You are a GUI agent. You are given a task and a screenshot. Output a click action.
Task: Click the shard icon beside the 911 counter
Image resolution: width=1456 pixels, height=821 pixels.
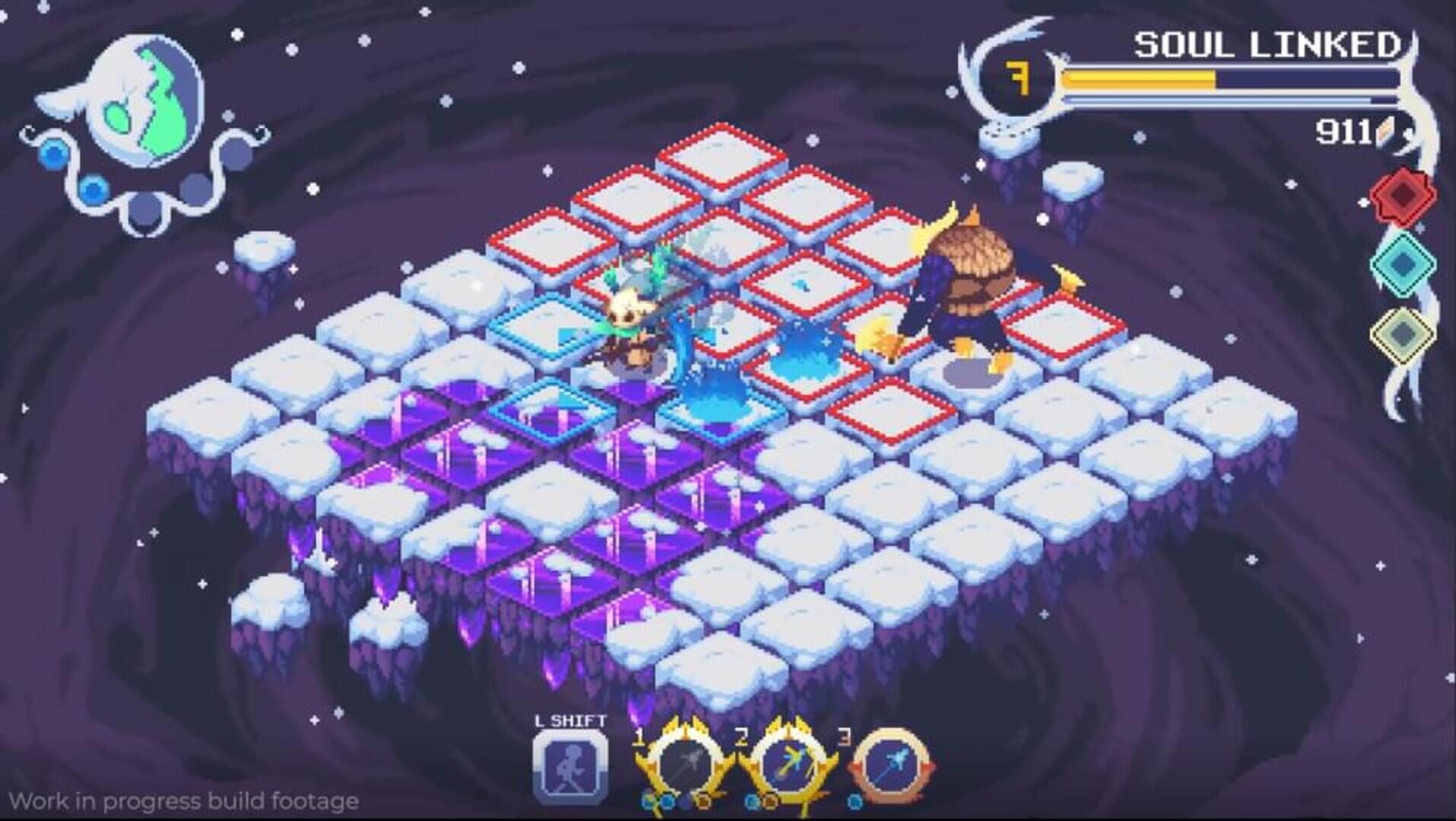pos(1385,131)
